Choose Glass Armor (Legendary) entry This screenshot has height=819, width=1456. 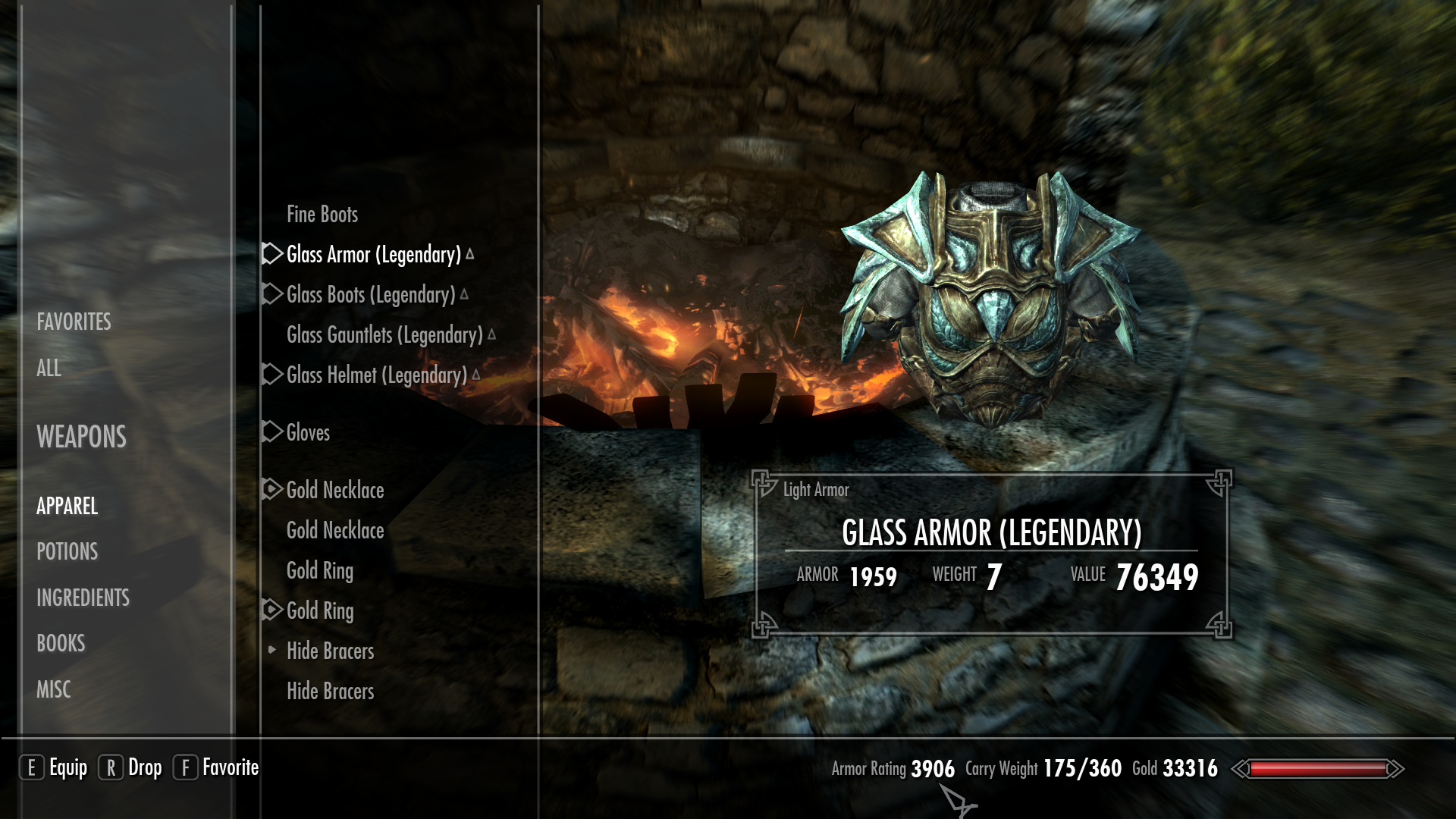(373, 255)
